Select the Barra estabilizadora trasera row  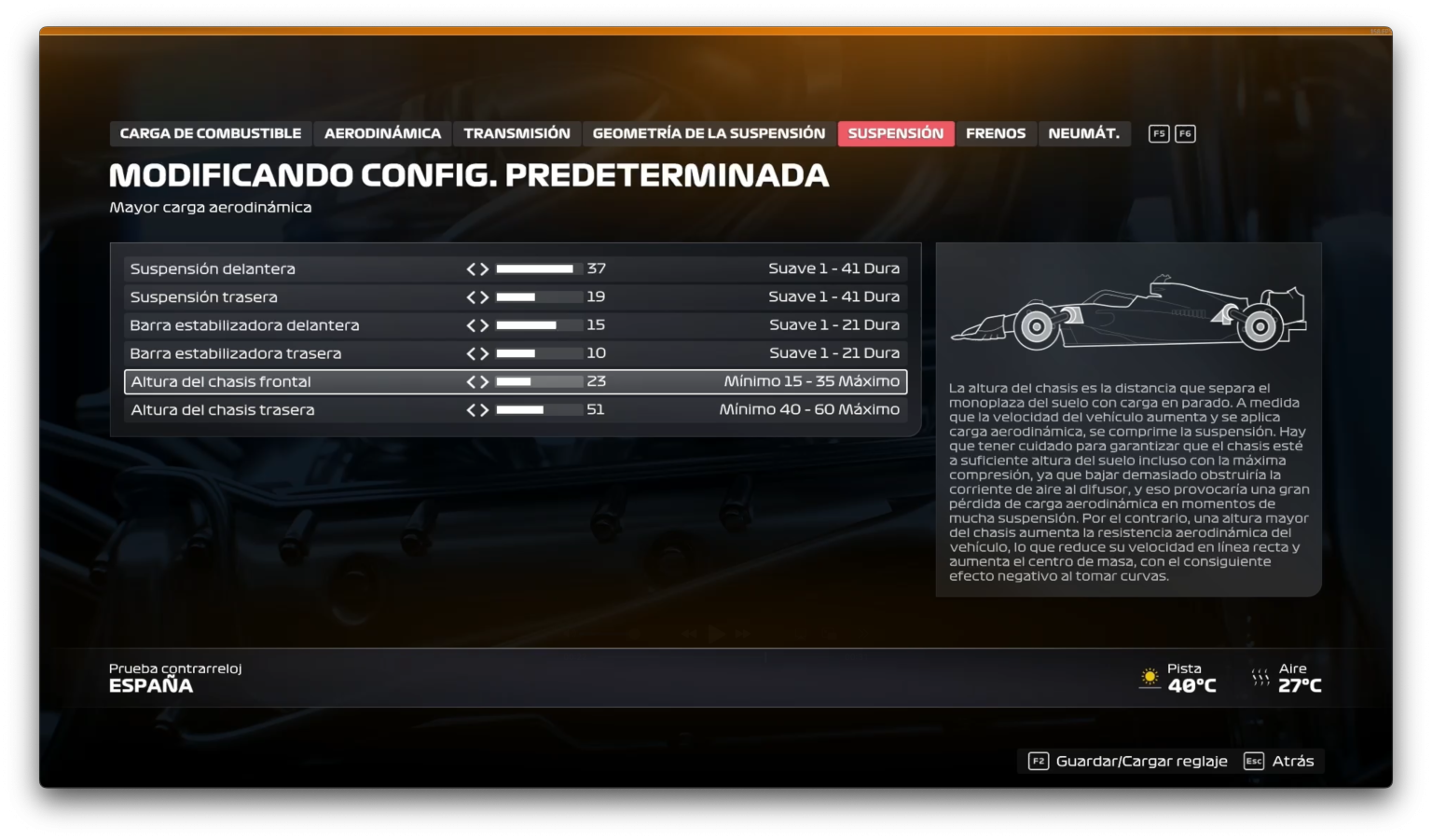[236, 352]
